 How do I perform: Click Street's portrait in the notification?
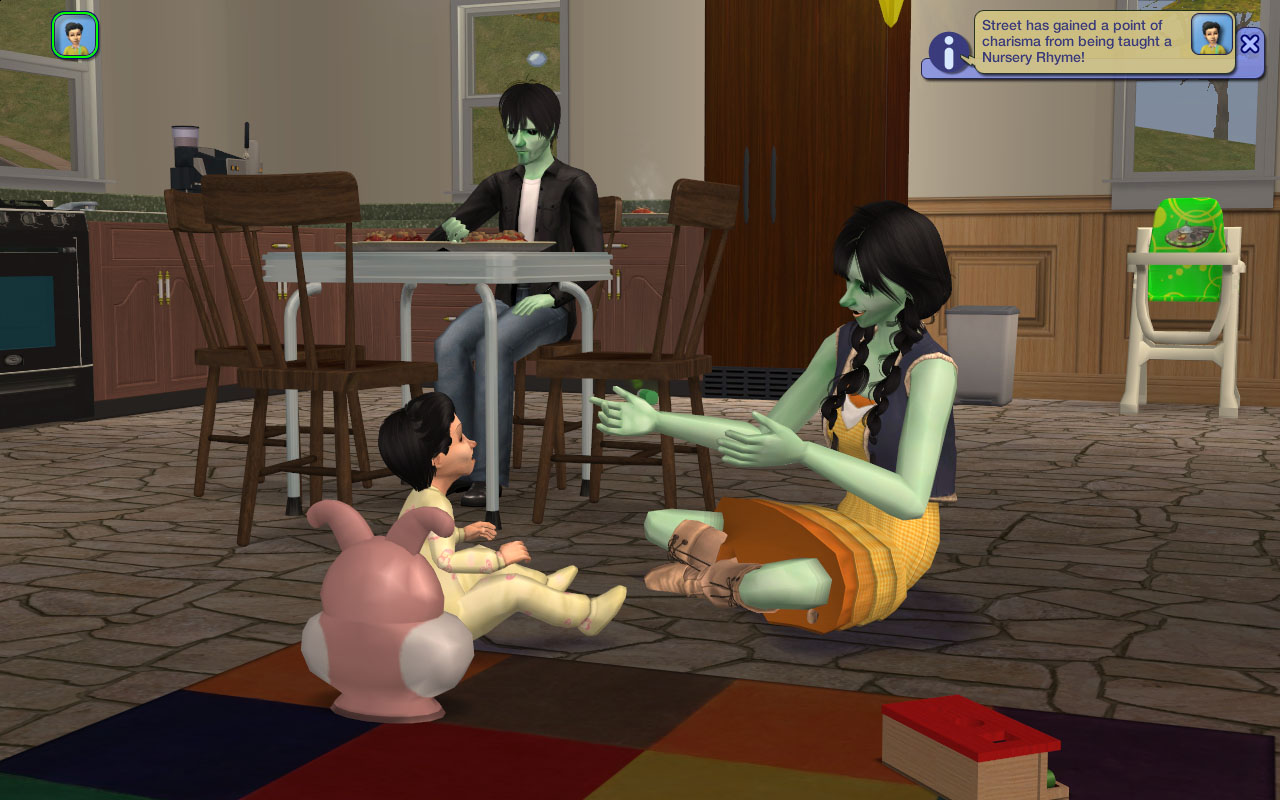tap(1212, 35)
